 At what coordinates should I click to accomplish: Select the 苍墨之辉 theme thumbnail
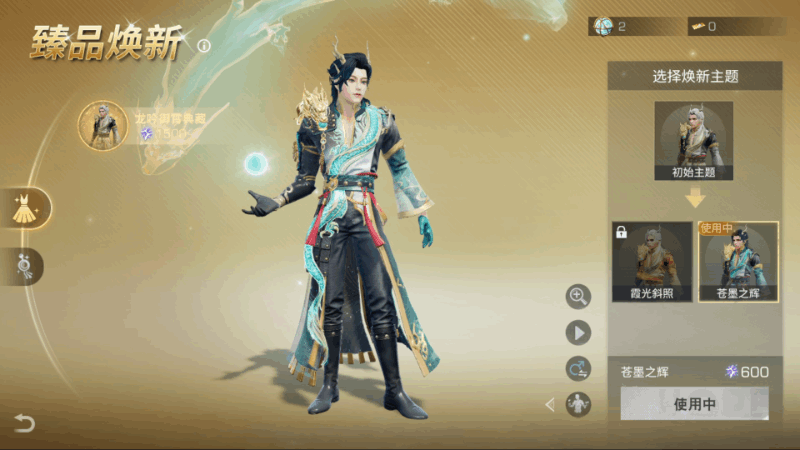(x=738, y=262)
